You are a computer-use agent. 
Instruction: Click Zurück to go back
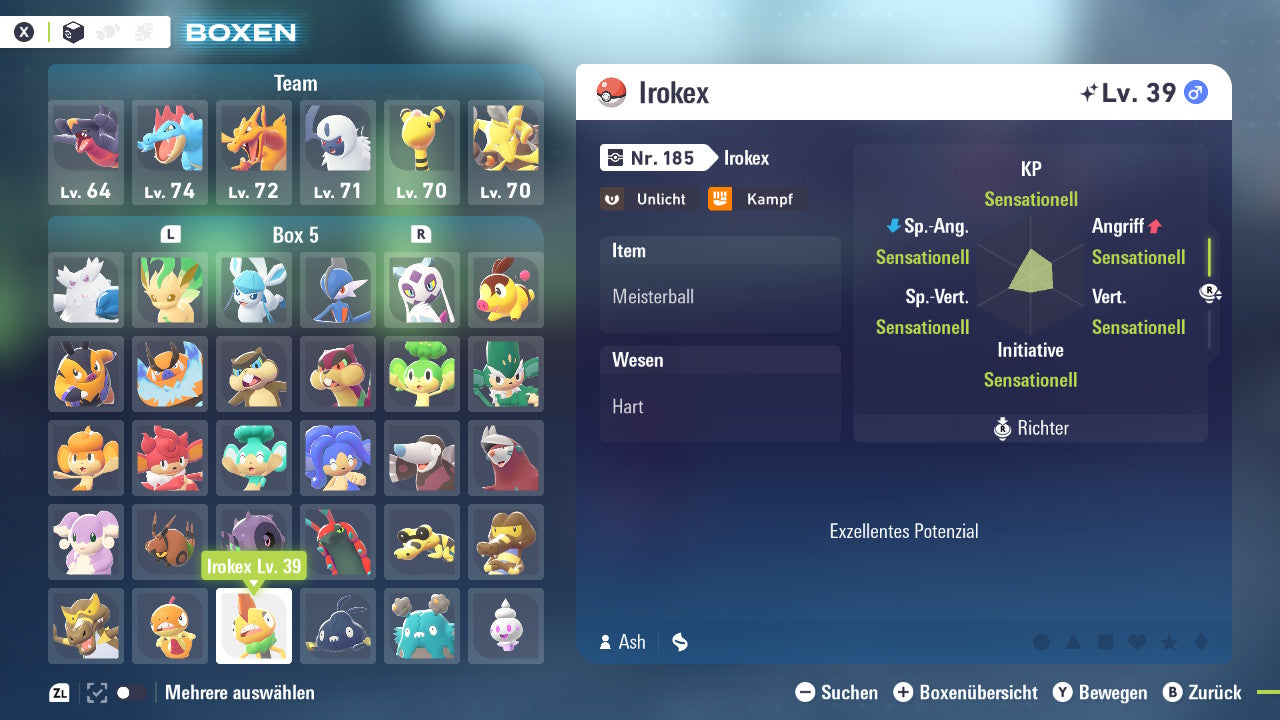[x=1210, y=692]
